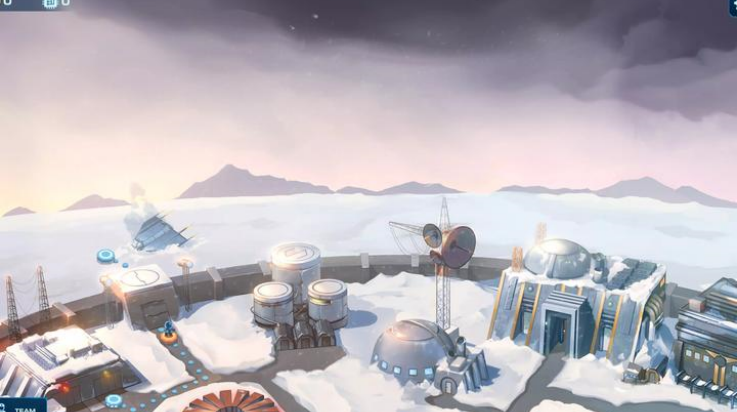Select the orange map node under the character
737x412 pixels.
point(169,337)
